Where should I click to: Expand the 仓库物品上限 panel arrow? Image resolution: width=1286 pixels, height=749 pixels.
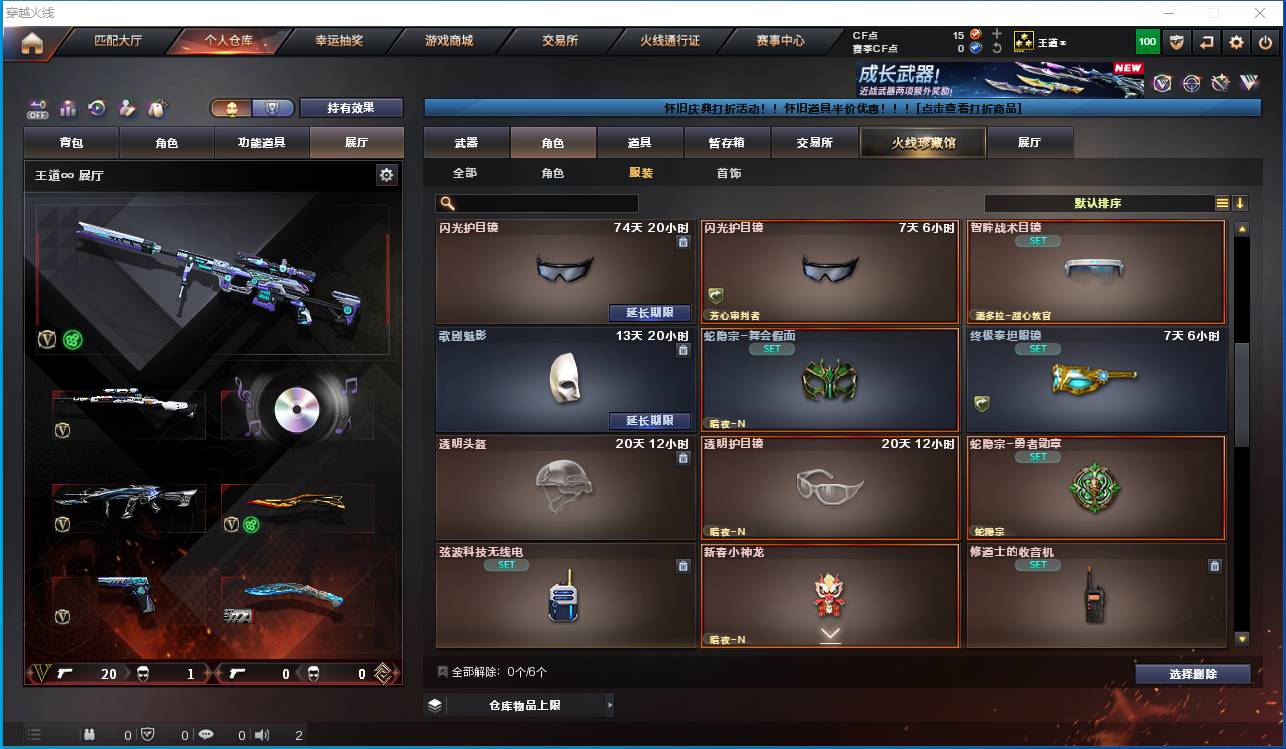click(x=610, y=705)
